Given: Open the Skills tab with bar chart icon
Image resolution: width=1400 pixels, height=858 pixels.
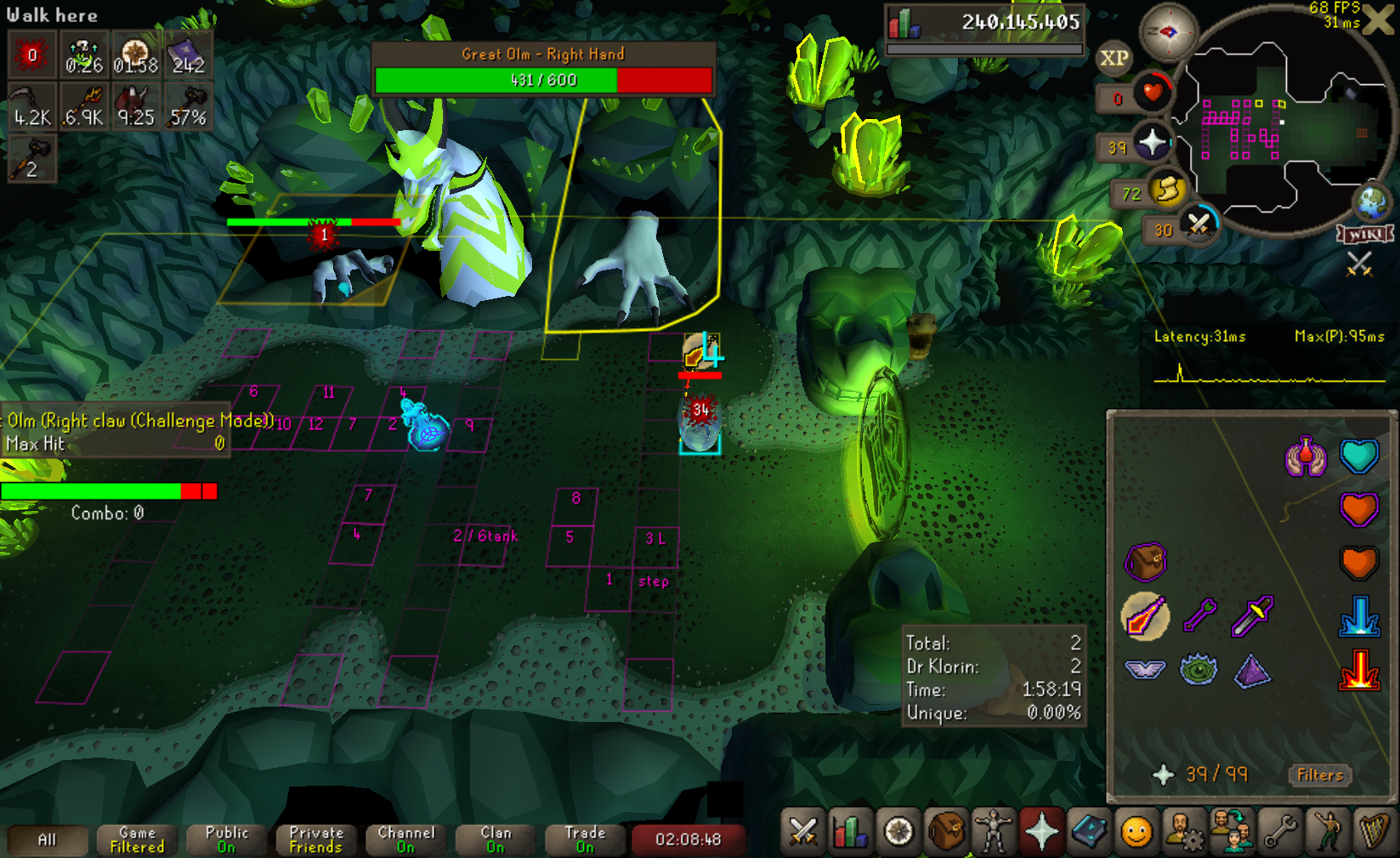Looking at the screenshot, I should click(850, 831).
